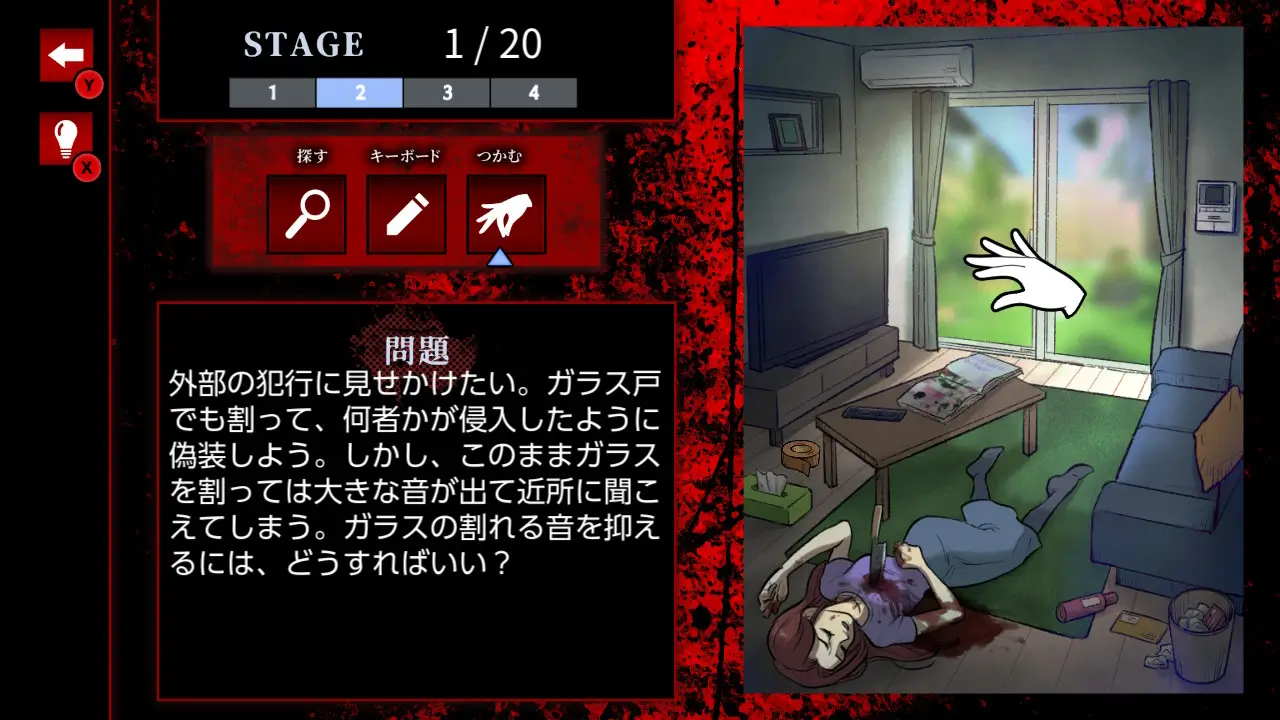Image resolution: width=1280 pixels, height=720 pixels.
Task: Switch to stage tab 4
Action: [x=534, y=93]
